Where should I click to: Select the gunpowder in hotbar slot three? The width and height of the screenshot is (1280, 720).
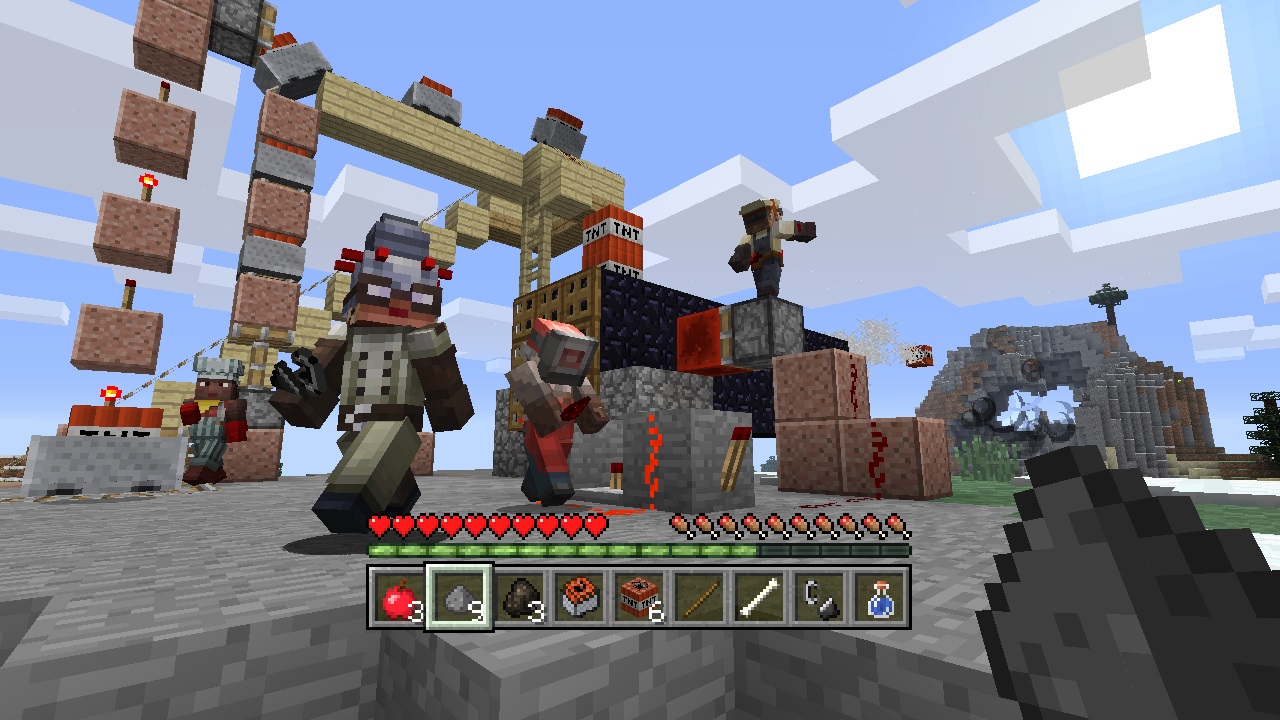(x=521, y=597)
